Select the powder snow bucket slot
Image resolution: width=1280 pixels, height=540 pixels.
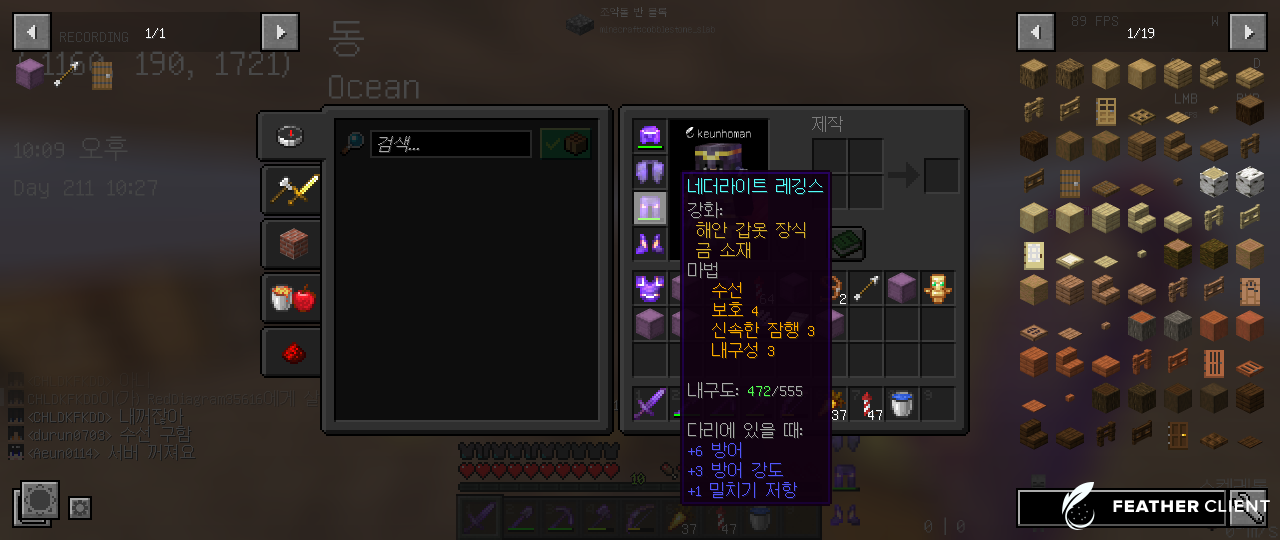tap(902, 404)
